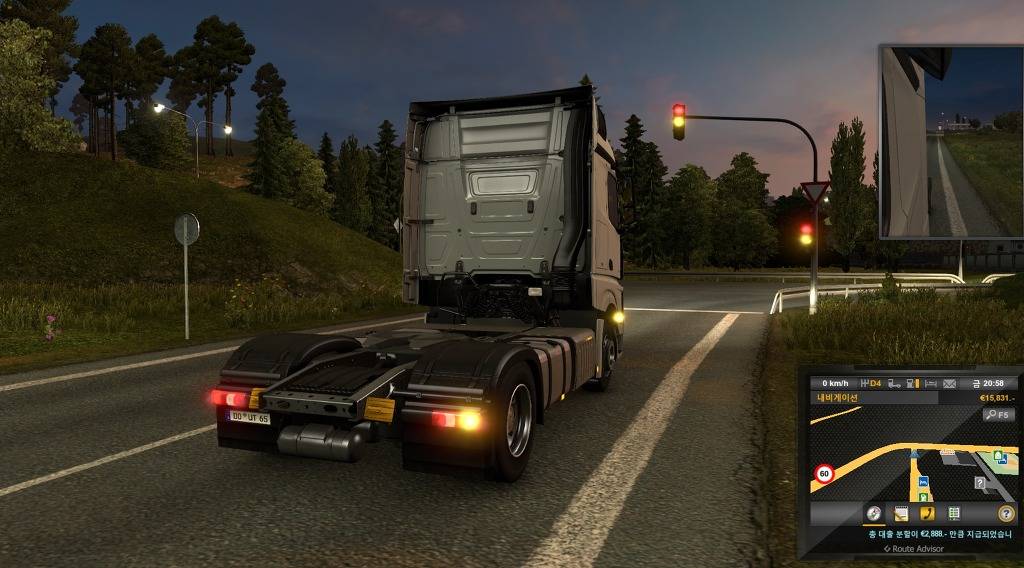
Task: Open the envelope mail icon
Action: point(949,383)
